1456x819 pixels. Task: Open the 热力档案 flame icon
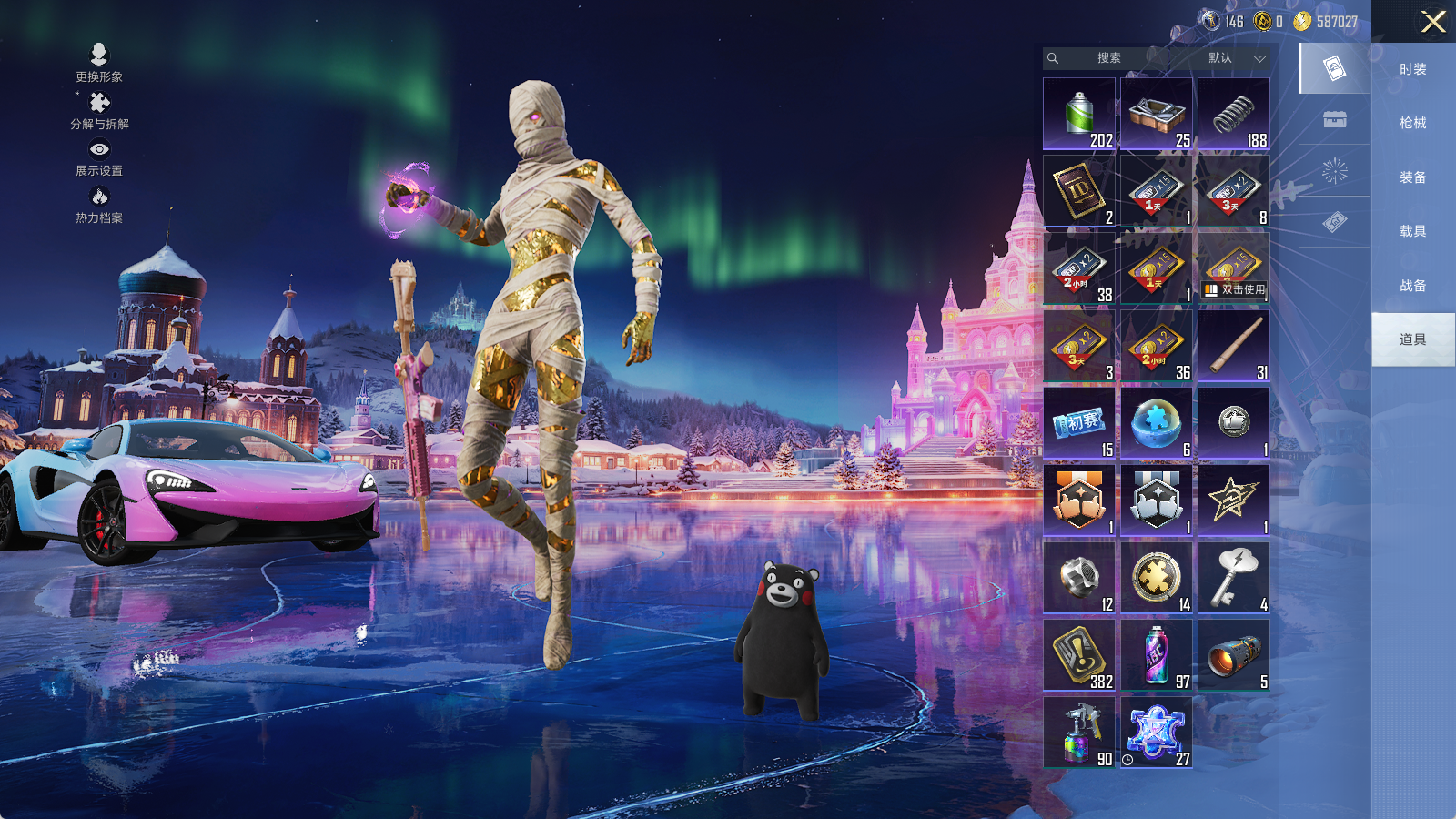[99, 204]
